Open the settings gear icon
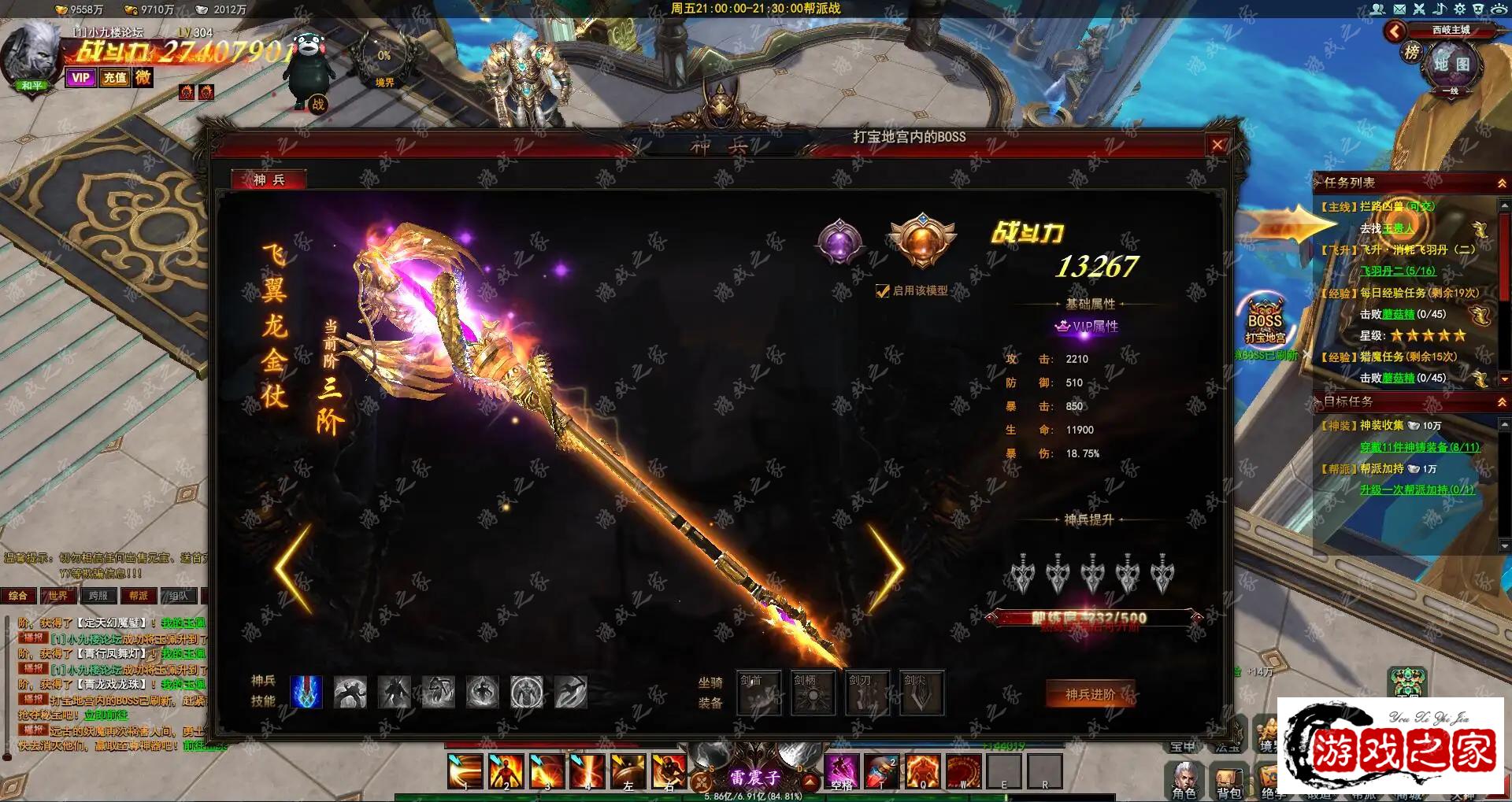1512x802 pixels. (1459, 9)
